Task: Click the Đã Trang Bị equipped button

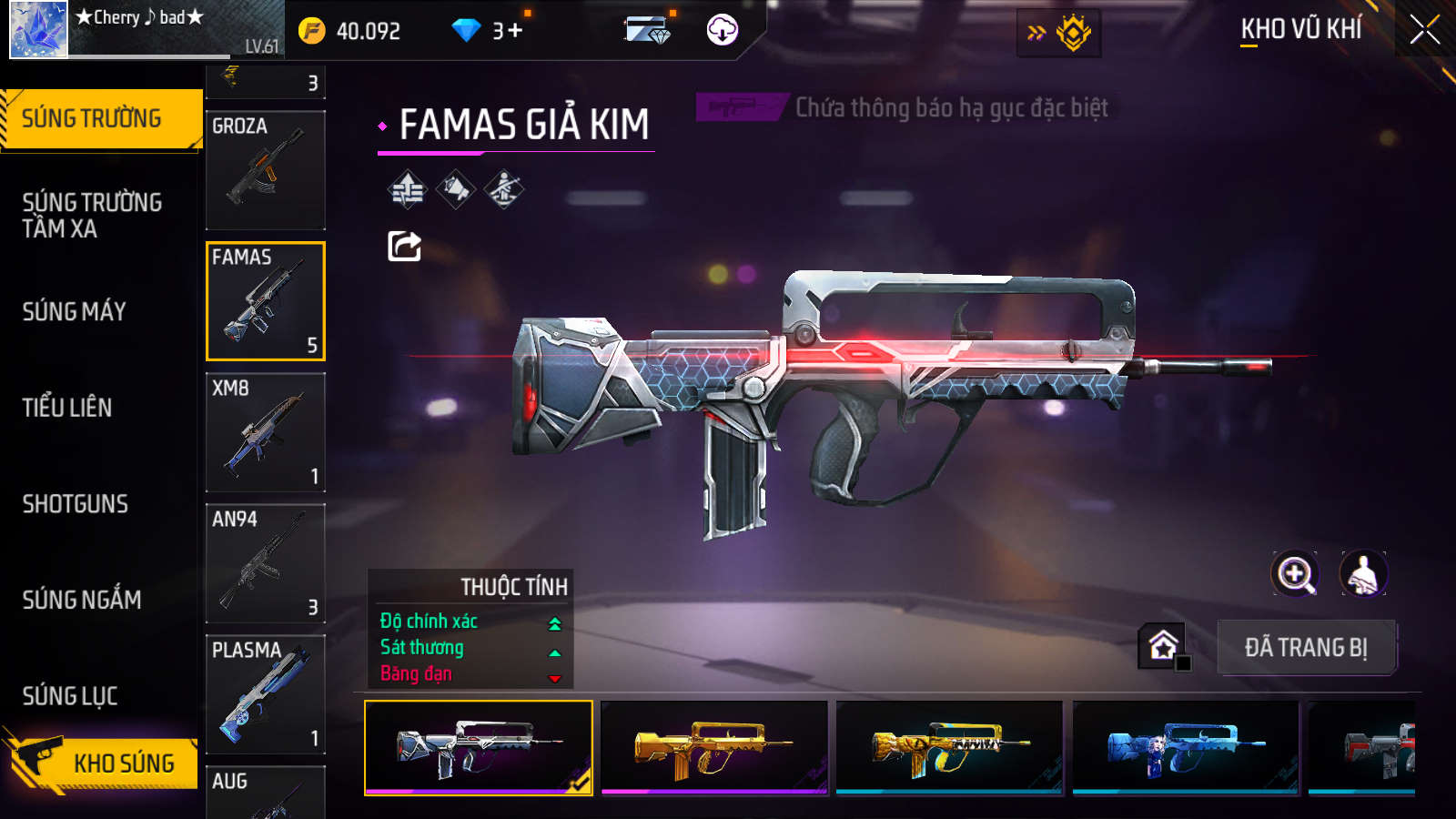Action: [1306, 648]
